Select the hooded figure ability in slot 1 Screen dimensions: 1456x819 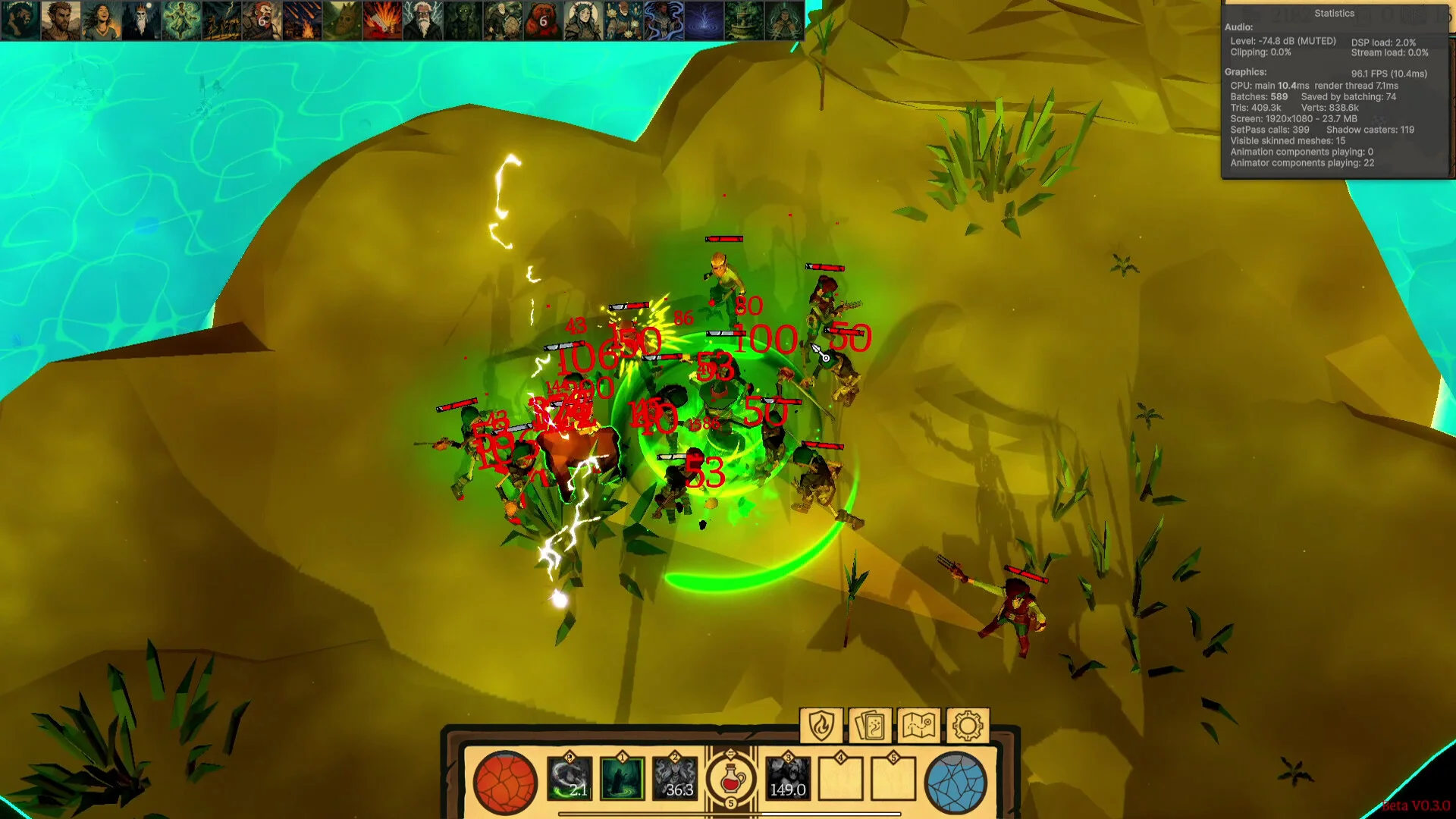click(622, 780)
